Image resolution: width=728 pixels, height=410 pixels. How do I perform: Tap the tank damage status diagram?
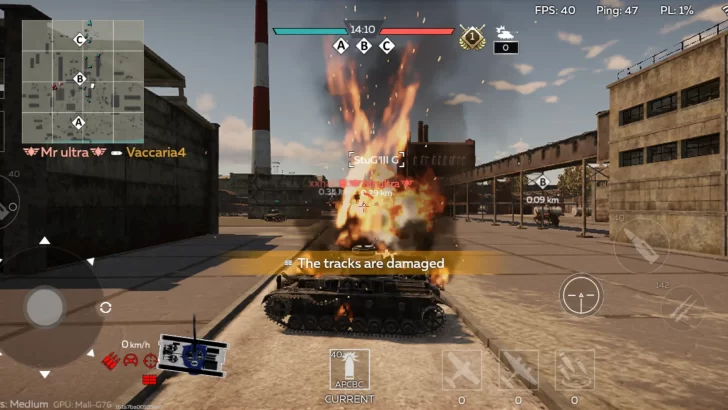pyautogui.click(x=192, y=353)
